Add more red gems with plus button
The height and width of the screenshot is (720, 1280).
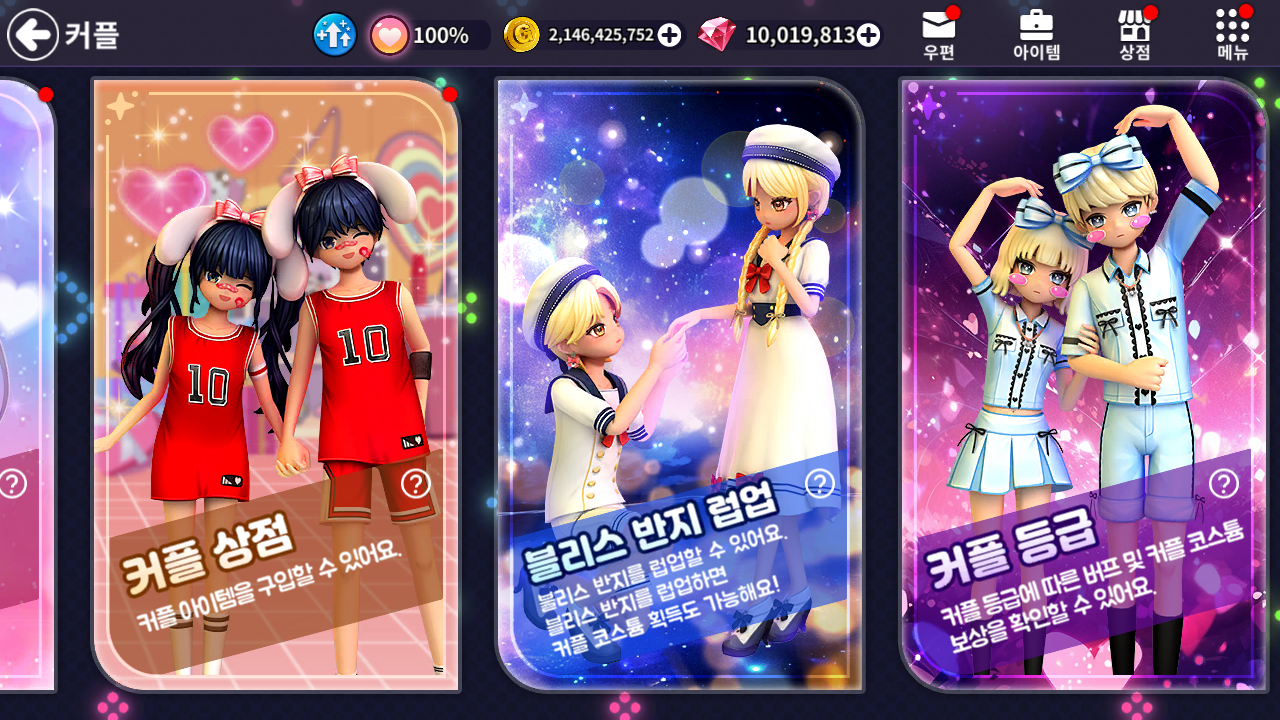(869, 35)
